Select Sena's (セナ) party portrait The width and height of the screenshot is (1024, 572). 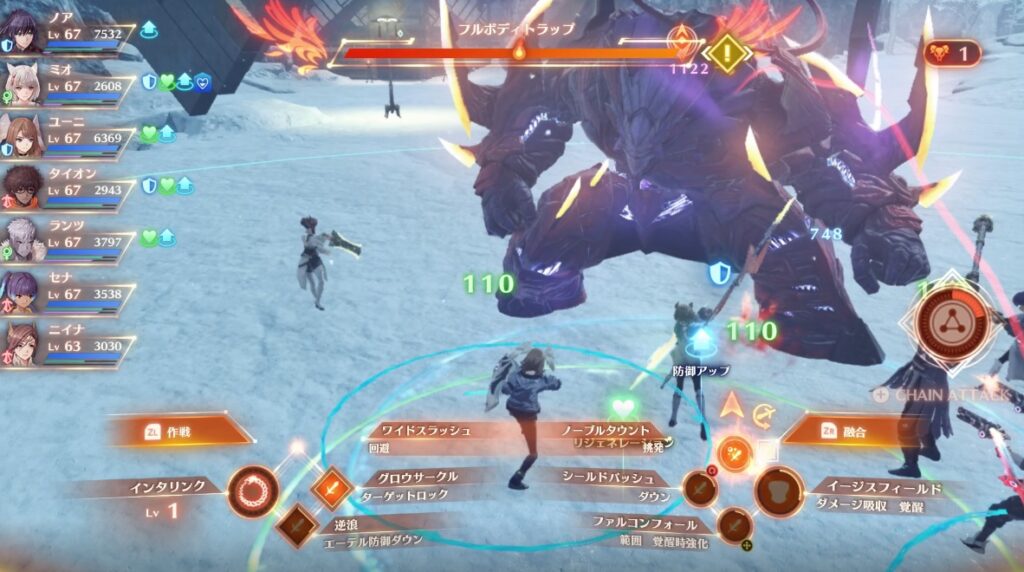24,292
